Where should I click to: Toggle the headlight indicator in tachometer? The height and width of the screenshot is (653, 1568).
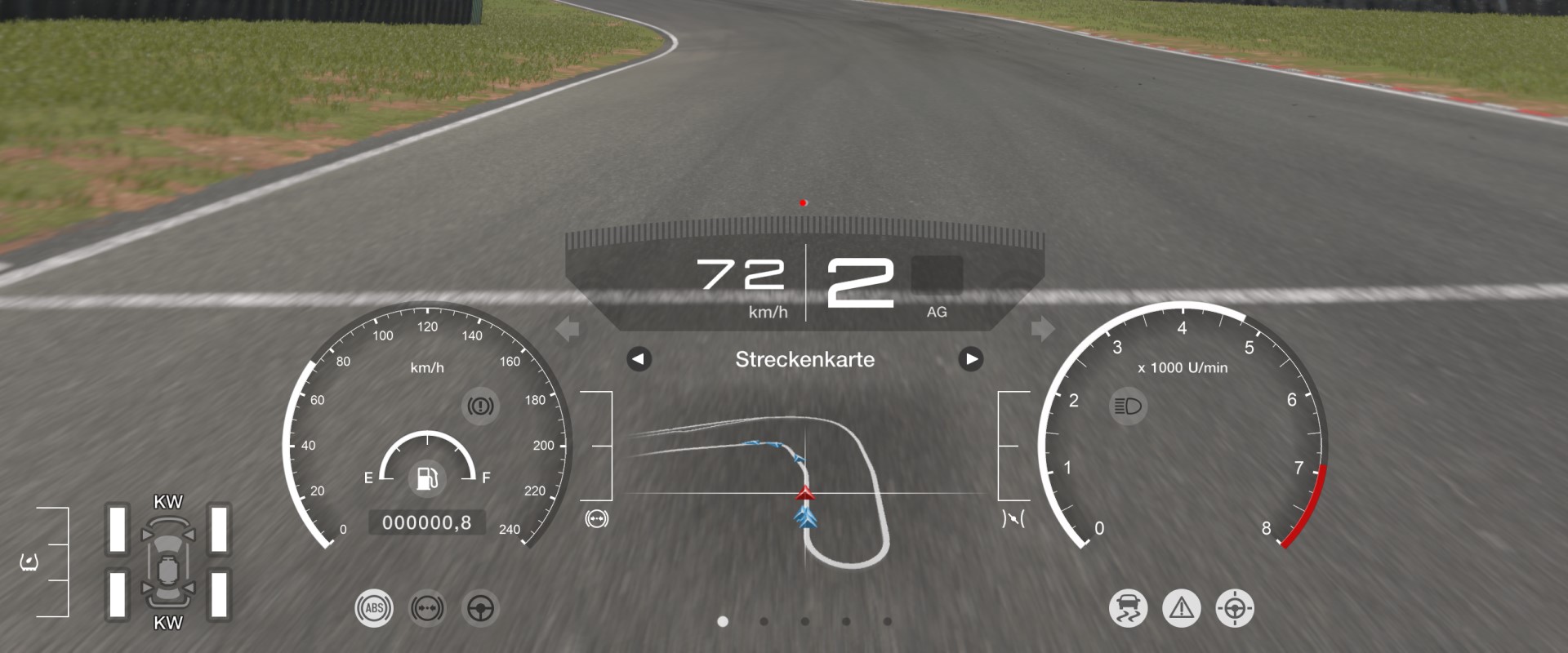click(x=1128, y=406)
